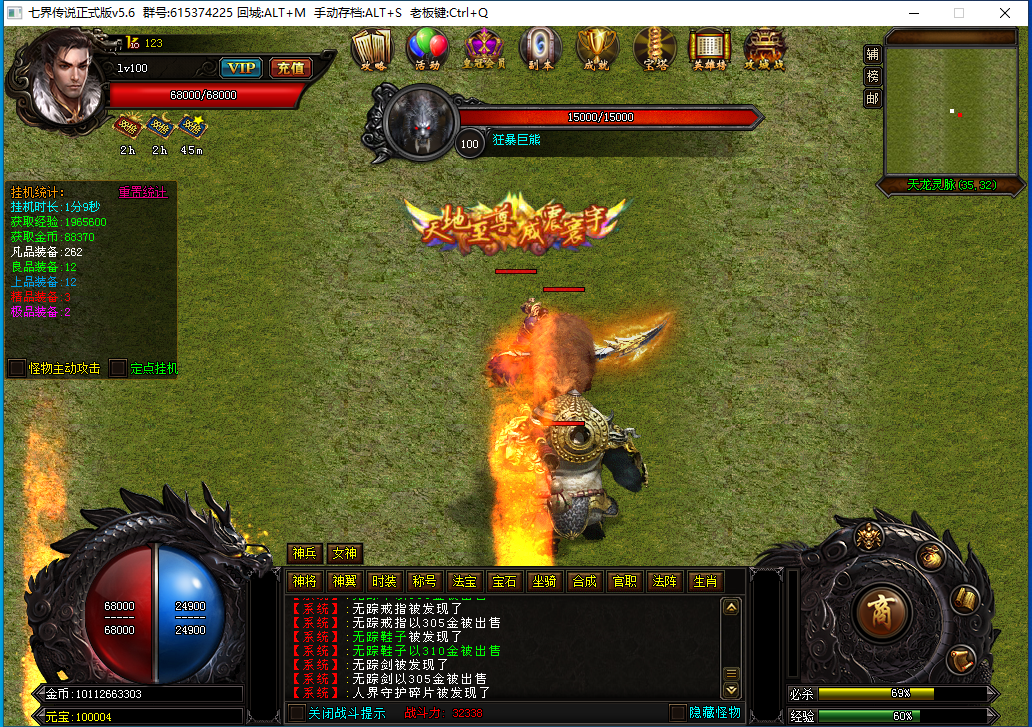Reset stats via 重置统计 link

click(x=143, y=192)
